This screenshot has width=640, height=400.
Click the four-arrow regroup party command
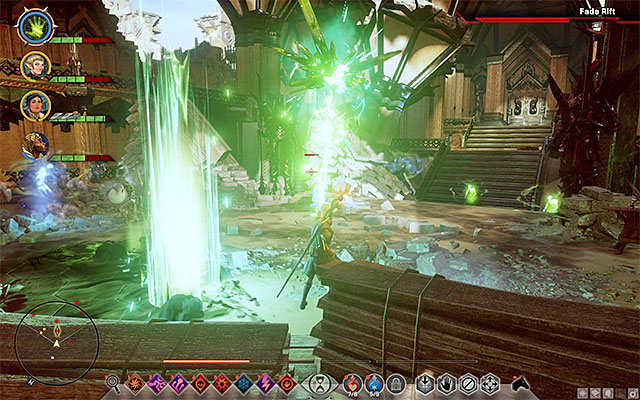coord(490,382)
